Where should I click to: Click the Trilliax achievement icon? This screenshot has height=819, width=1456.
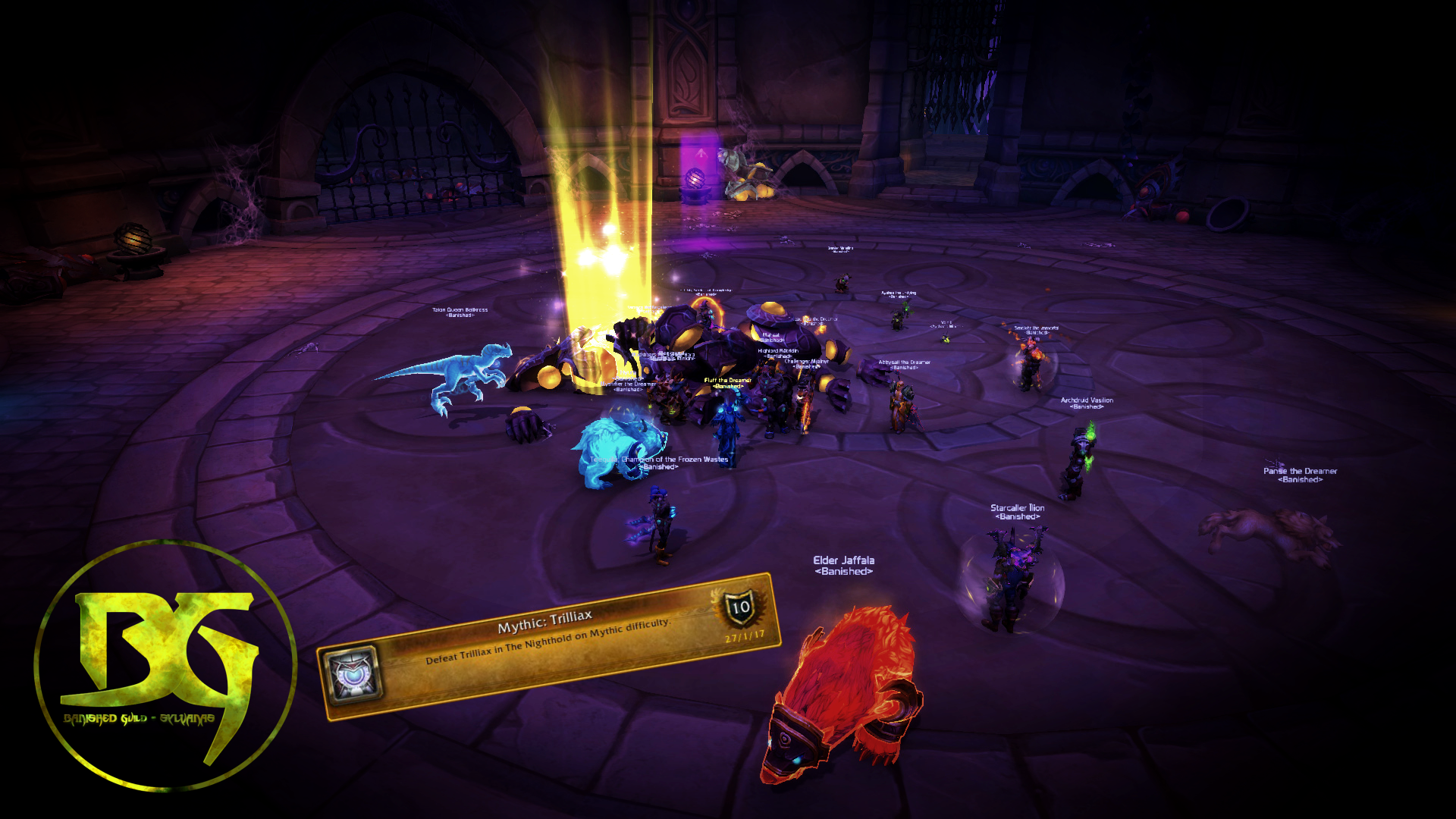click(351, 674)
